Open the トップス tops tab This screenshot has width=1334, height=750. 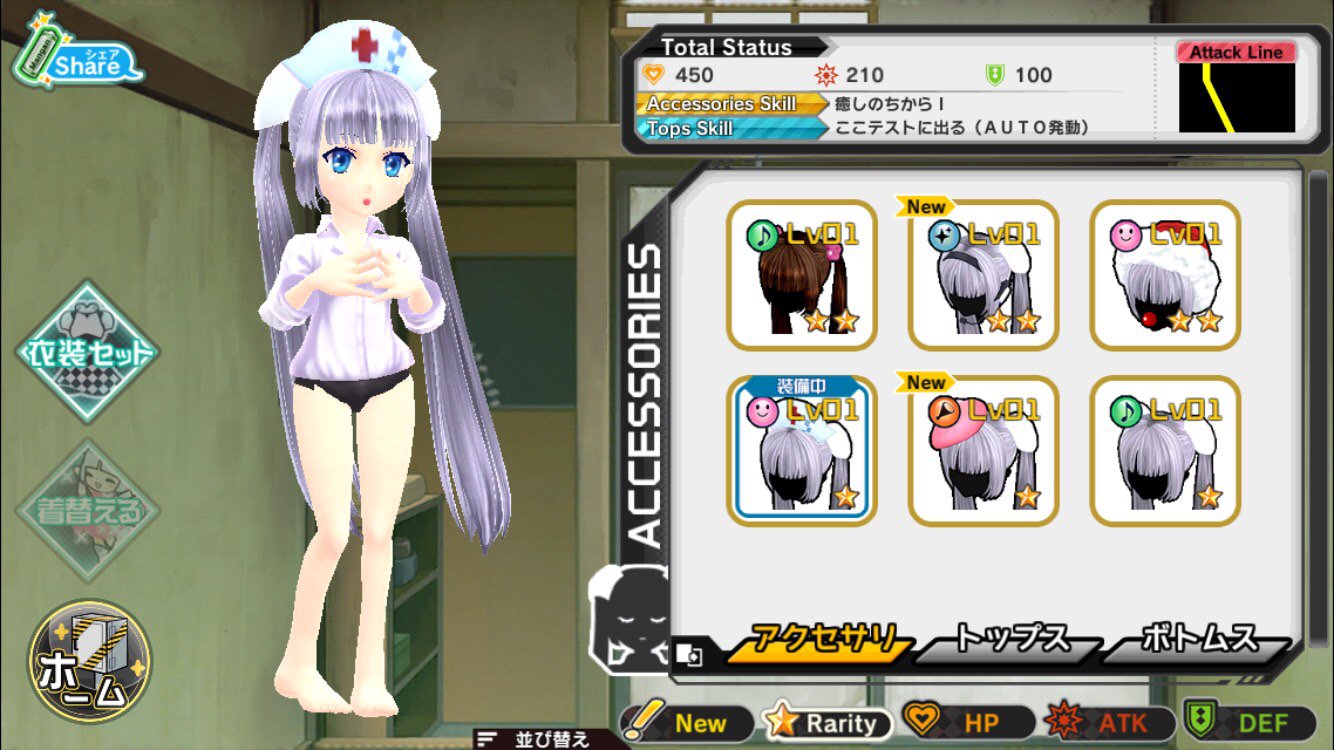1008,642
